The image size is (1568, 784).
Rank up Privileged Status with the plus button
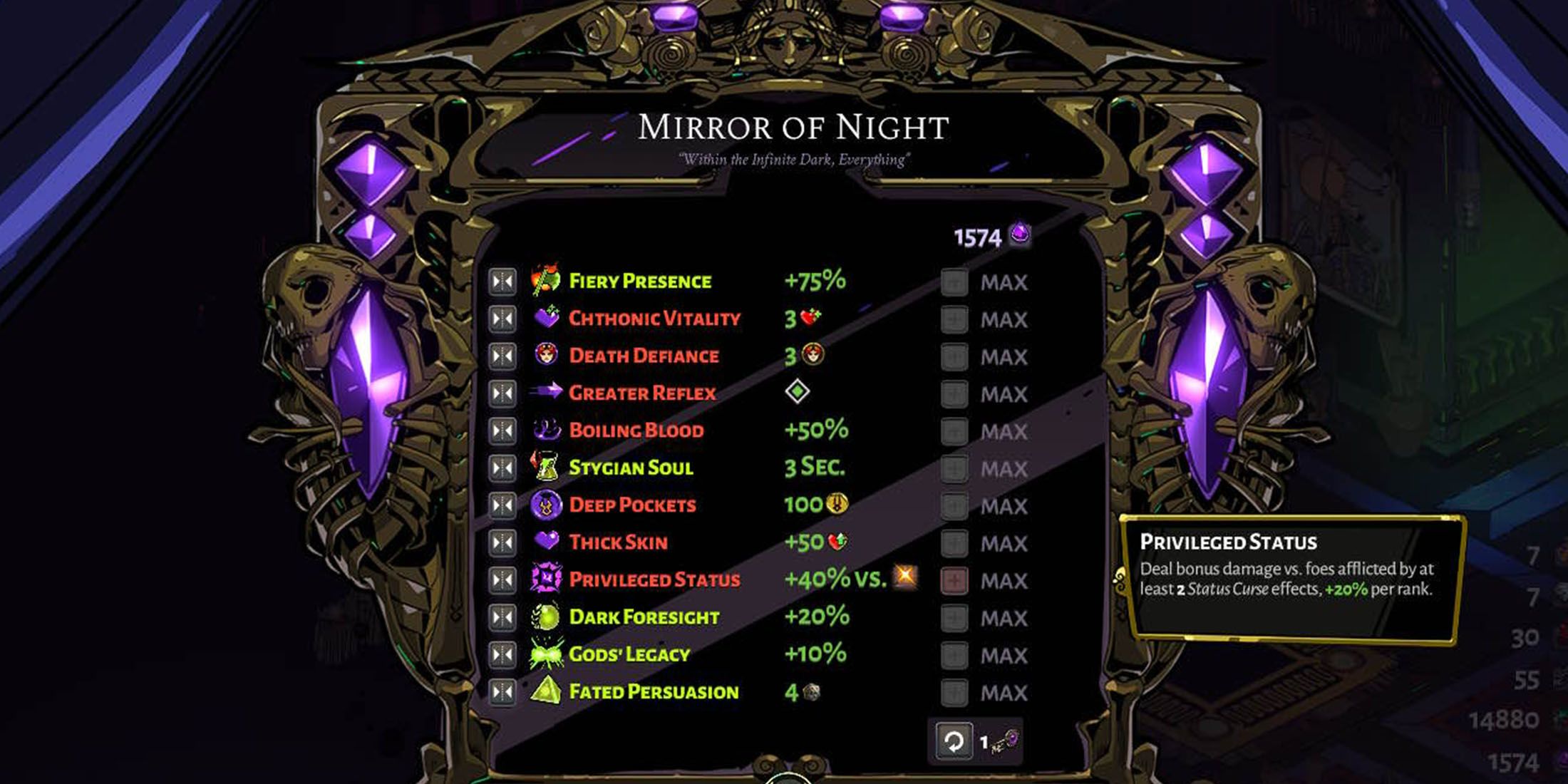click(956, 579)
